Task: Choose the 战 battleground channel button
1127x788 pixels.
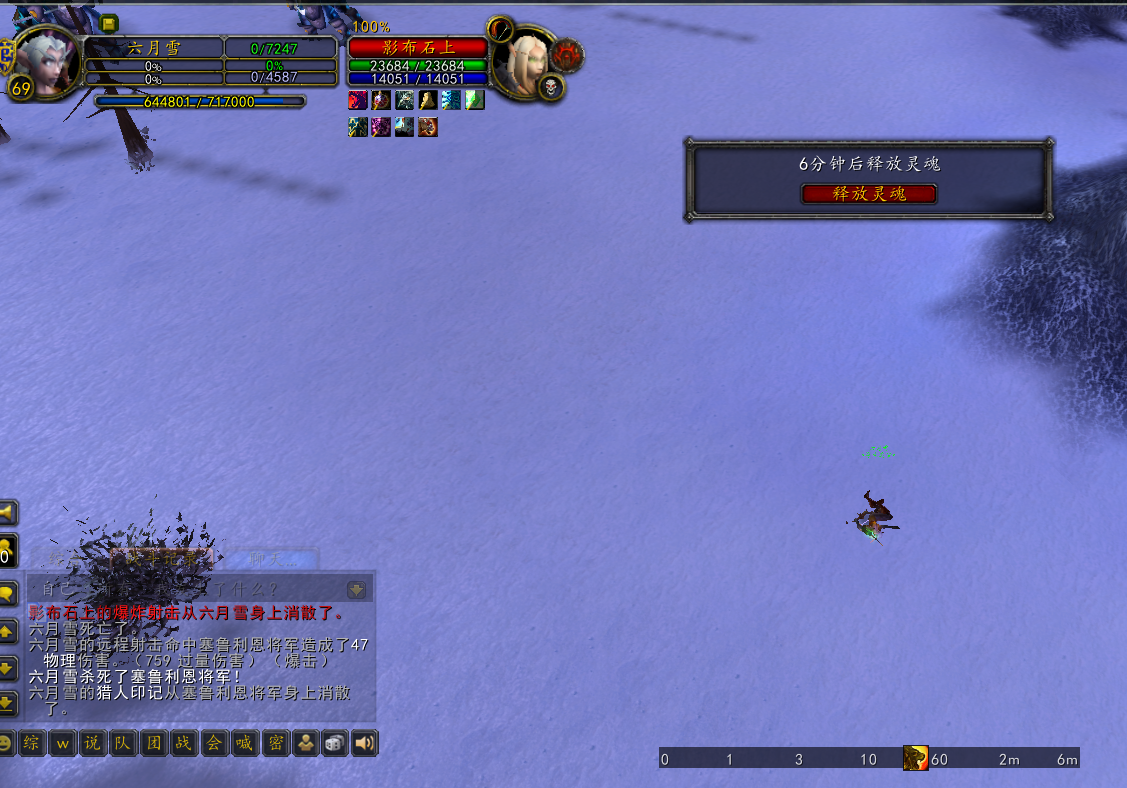Action: click(x=183, y=743)
